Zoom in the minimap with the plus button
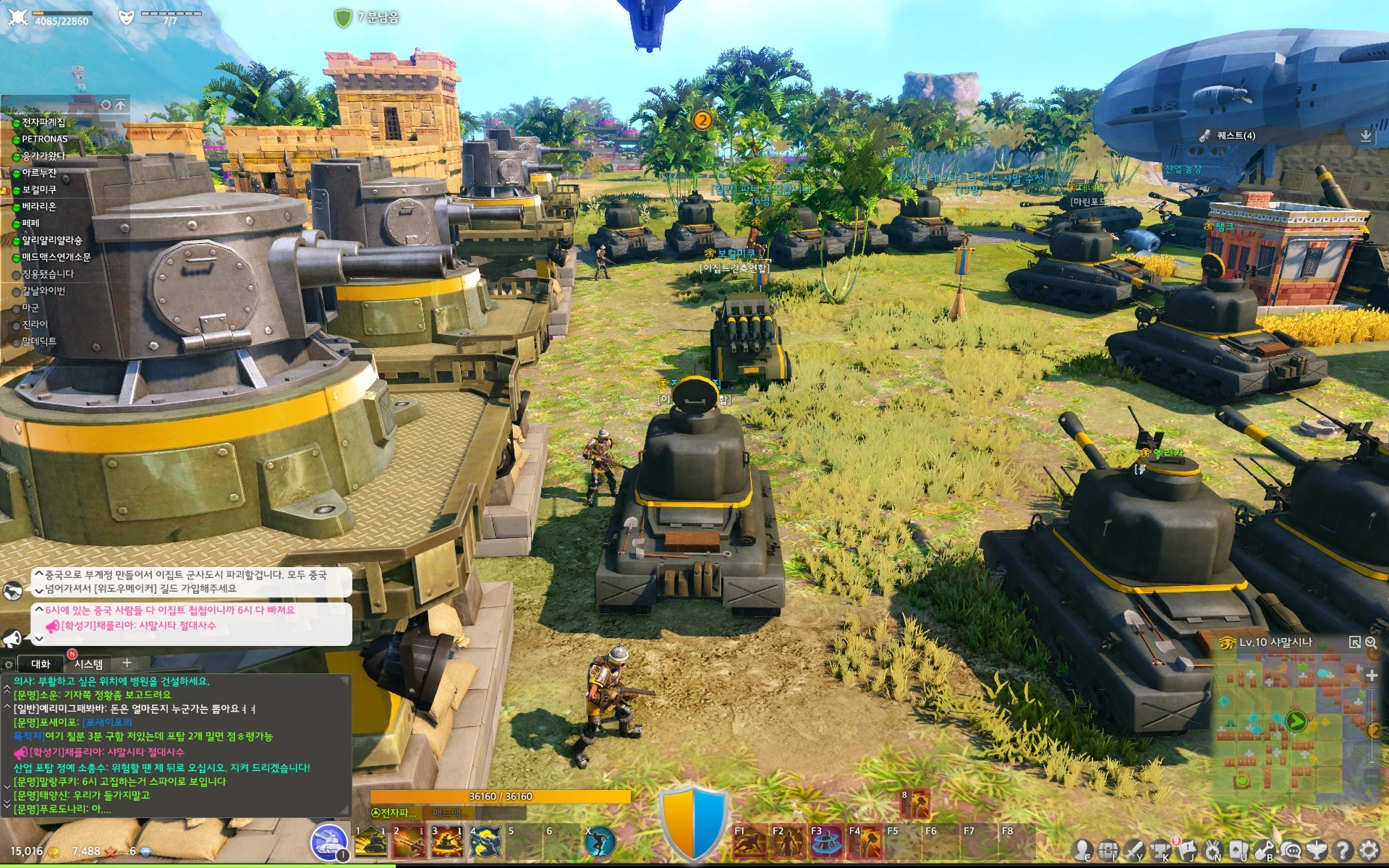The width and height of the screenshot is (1389, 868). pos(1372,675)
